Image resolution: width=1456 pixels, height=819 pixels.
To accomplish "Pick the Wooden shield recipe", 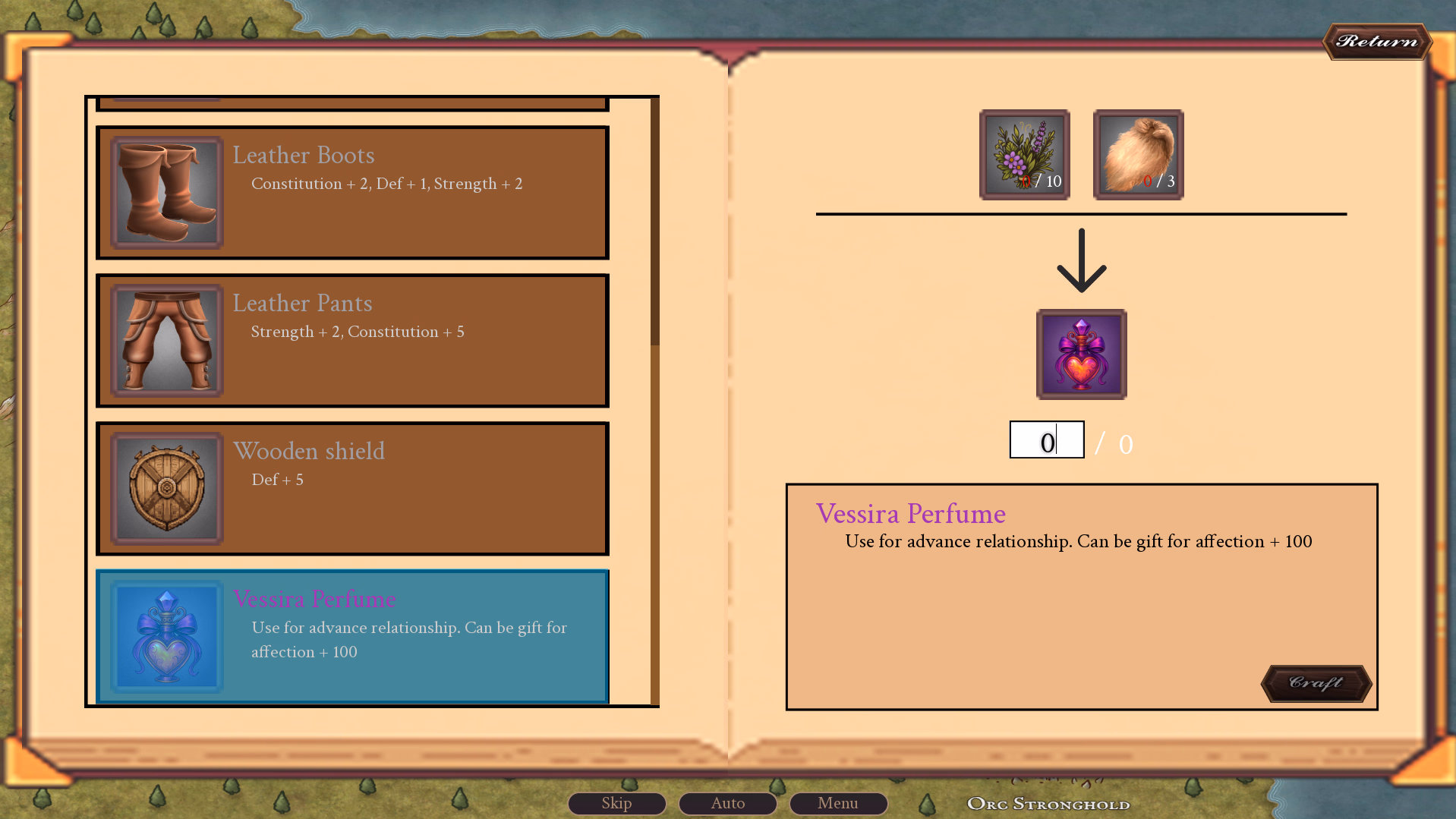I will (x=352, y=489).
